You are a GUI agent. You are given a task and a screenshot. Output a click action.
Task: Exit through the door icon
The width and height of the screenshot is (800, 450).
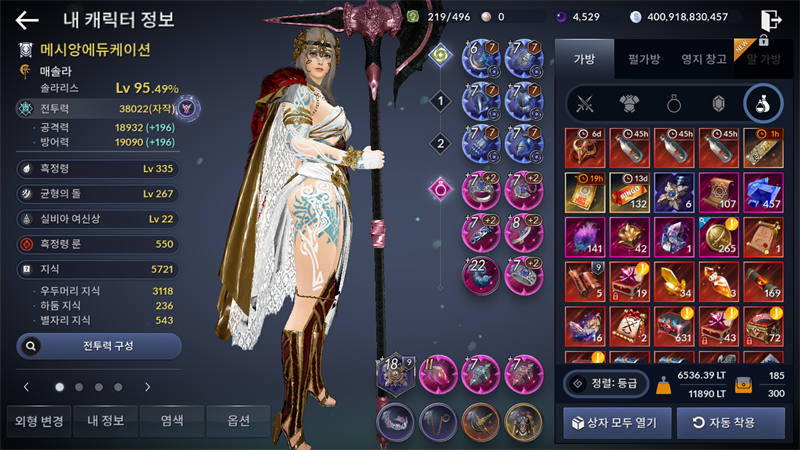(x=769, y=20)
